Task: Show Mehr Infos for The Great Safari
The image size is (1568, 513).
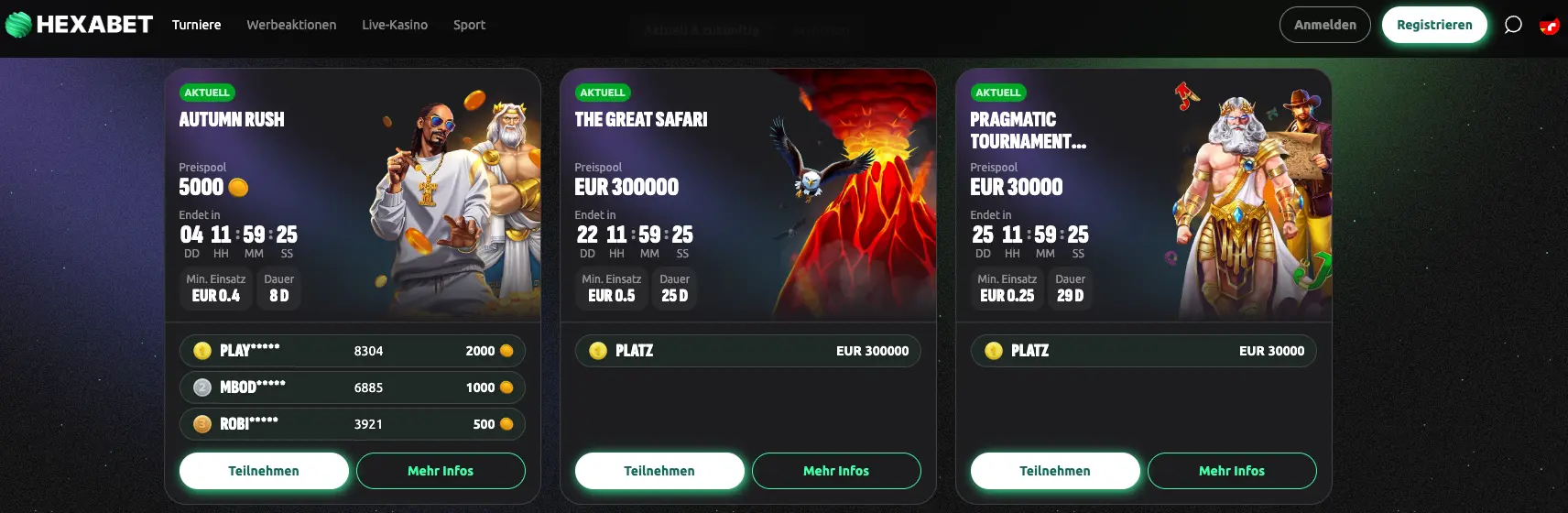Action: click(x=836, y=471)
